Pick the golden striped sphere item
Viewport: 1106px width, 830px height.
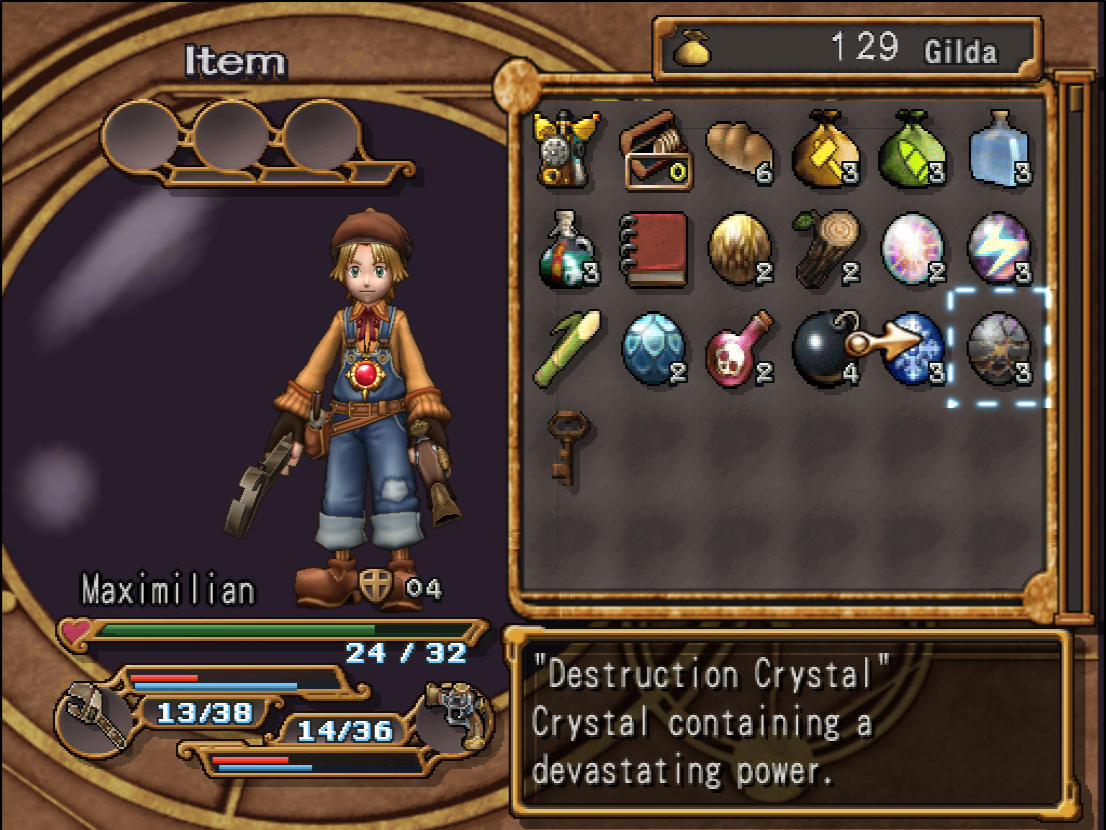click(x=740, y=247)
